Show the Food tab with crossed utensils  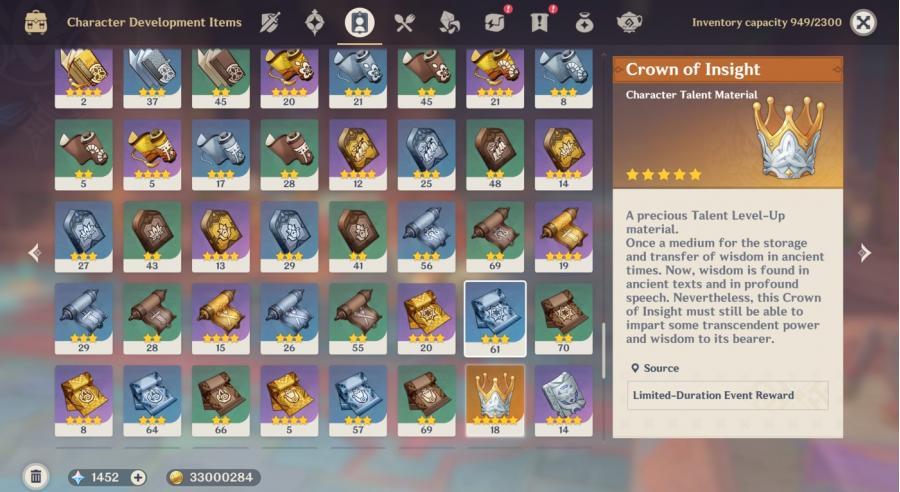[404, 22]
